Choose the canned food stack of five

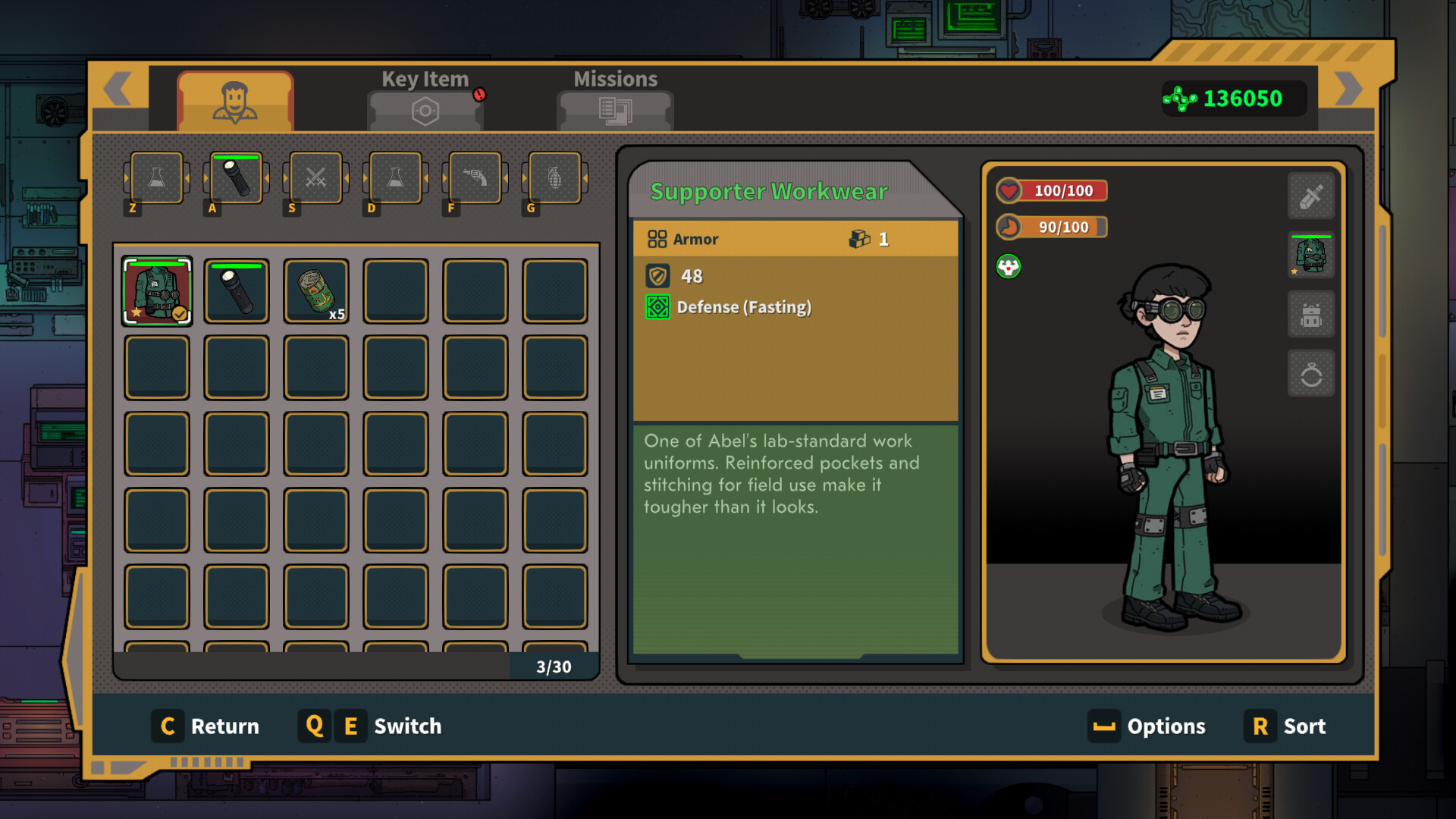pos(316,291)
